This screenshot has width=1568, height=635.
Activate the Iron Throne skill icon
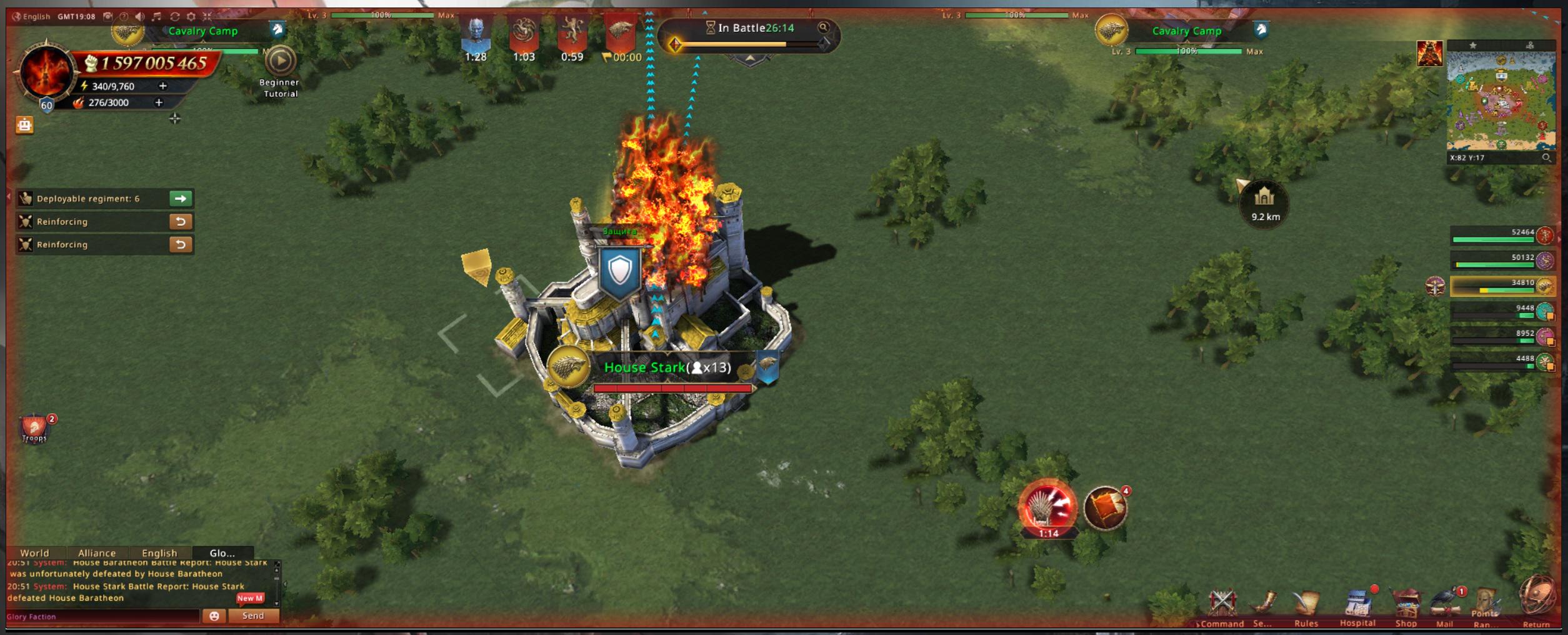[1048, 507]
